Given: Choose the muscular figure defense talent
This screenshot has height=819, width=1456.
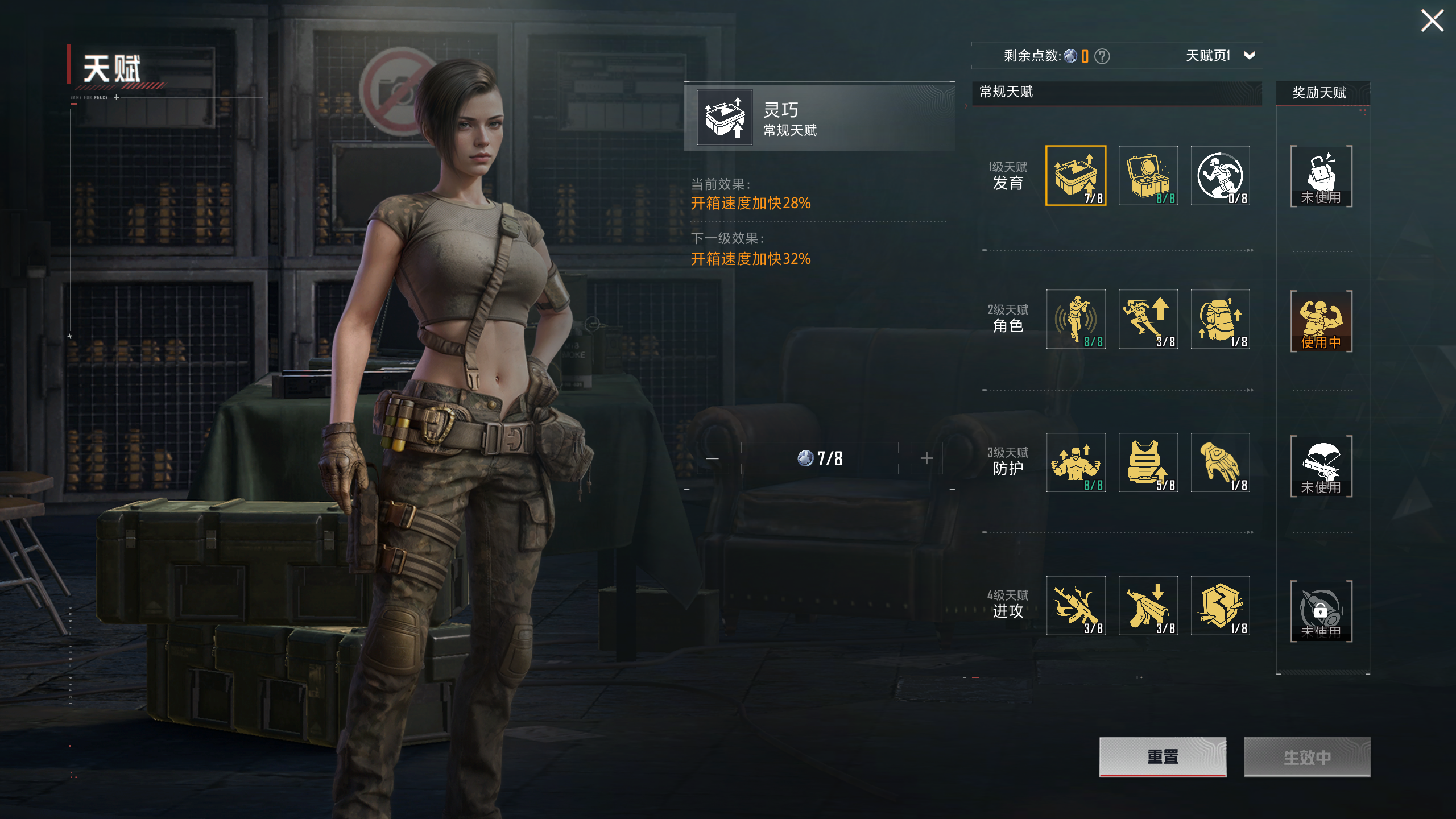Looking at the screenshot, I should tap(1076, 462).
